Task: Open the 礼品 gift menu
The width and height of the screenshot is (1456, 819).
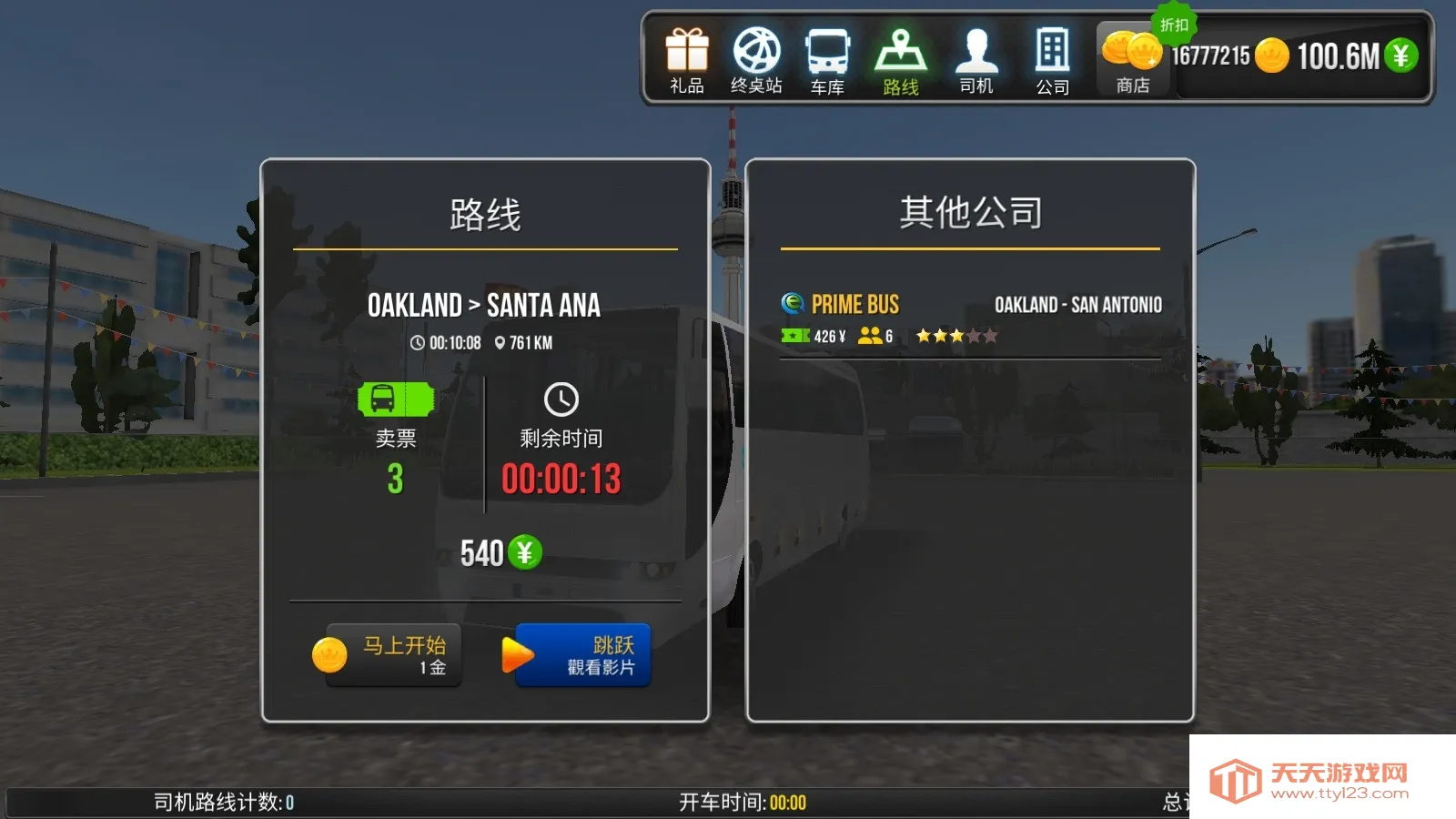Action: point(687,61)
